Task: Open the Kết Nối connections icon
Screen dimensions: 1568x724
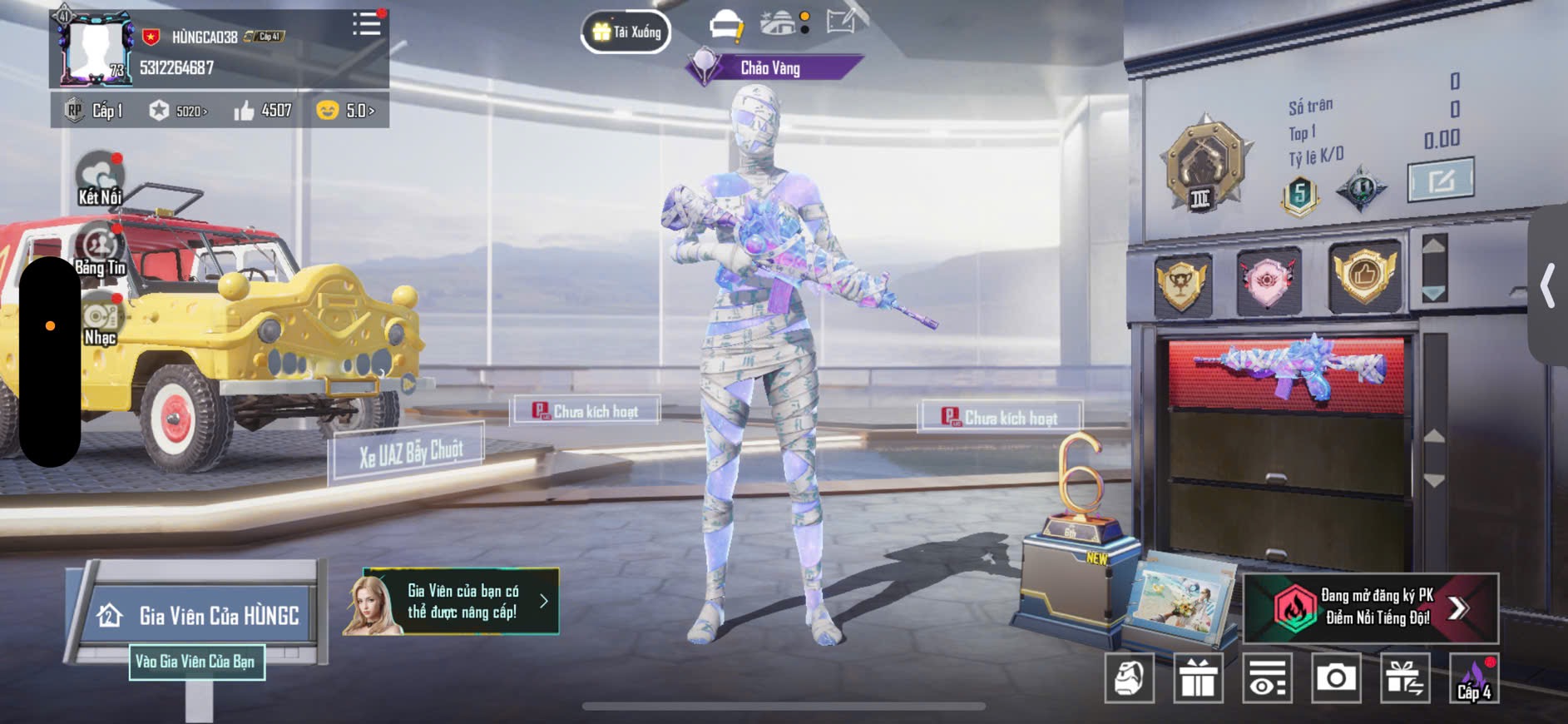Action: [x=100, y=178]
